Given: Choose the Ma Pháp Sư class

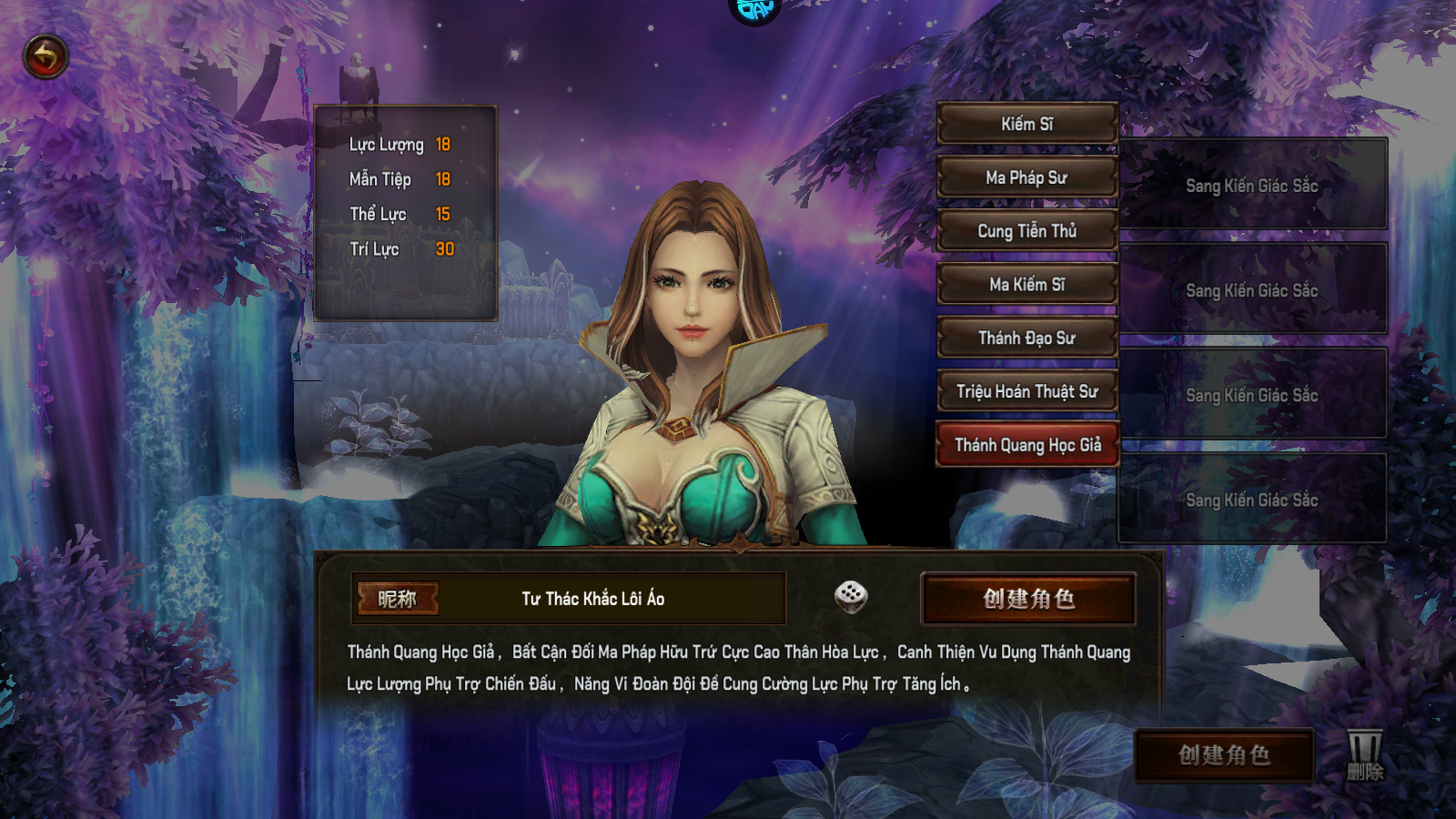Looking at the screenshot, I should click(1026, 177).
